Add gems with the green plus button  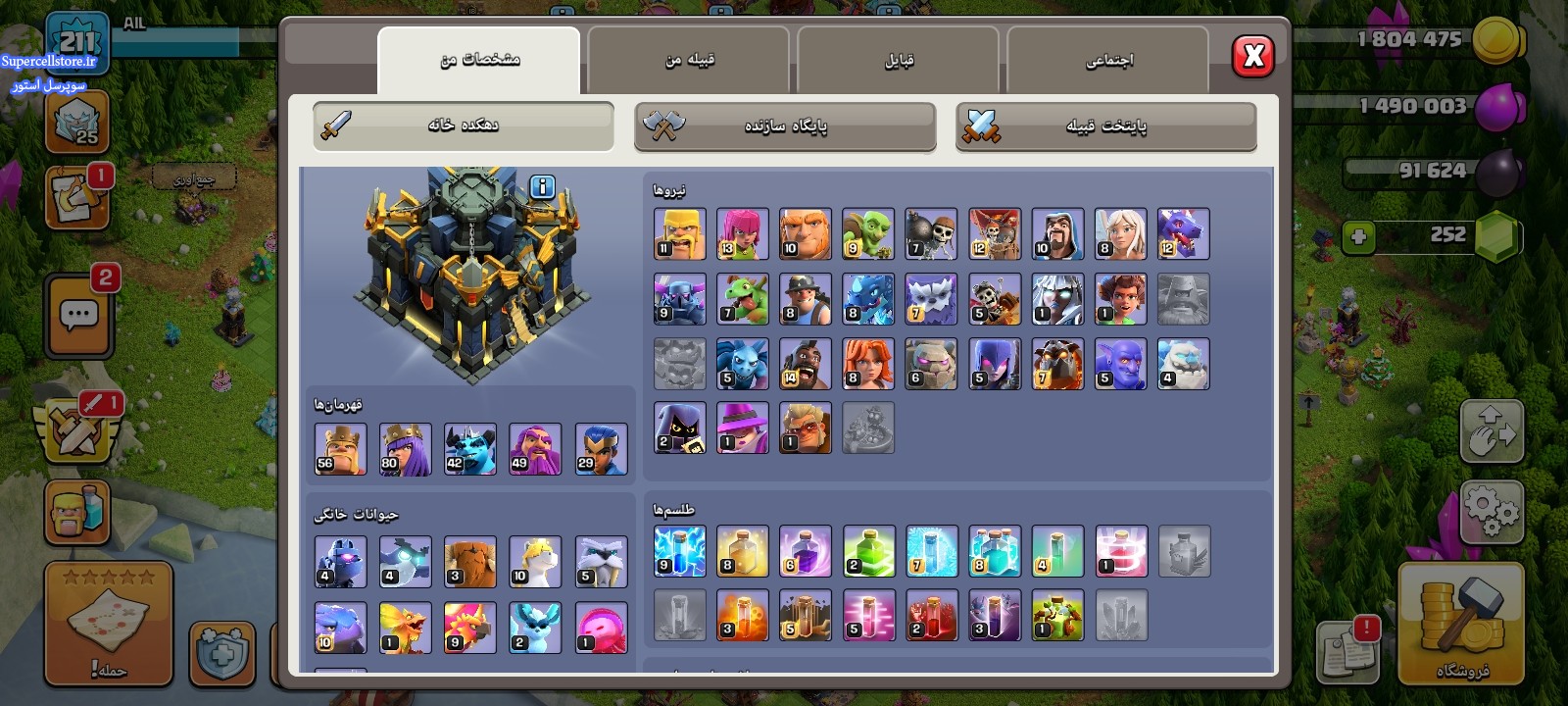1358,236
